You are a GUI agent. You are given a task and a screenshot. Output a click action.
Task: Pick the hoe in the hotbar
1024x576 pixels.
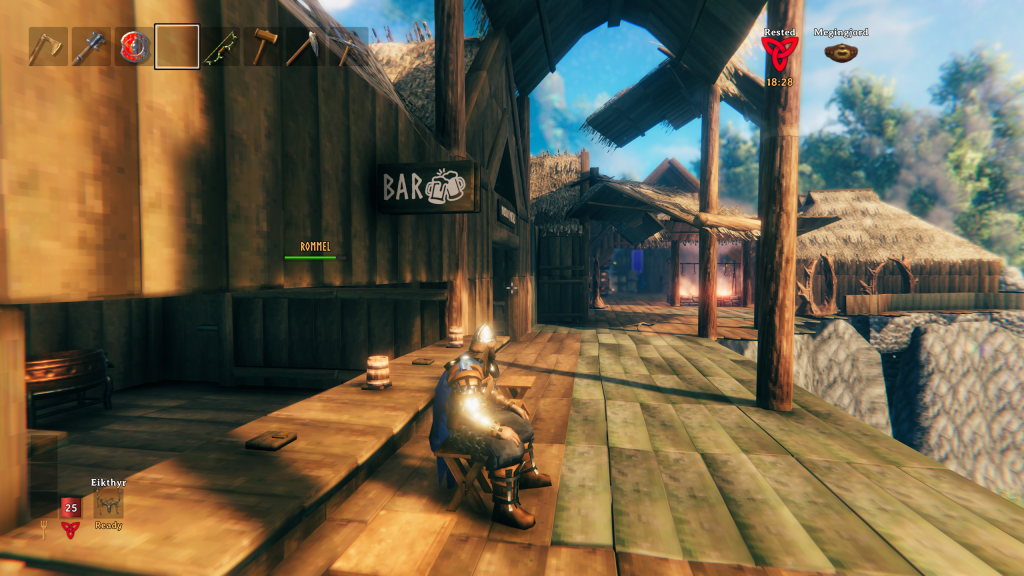pos(304,47)
